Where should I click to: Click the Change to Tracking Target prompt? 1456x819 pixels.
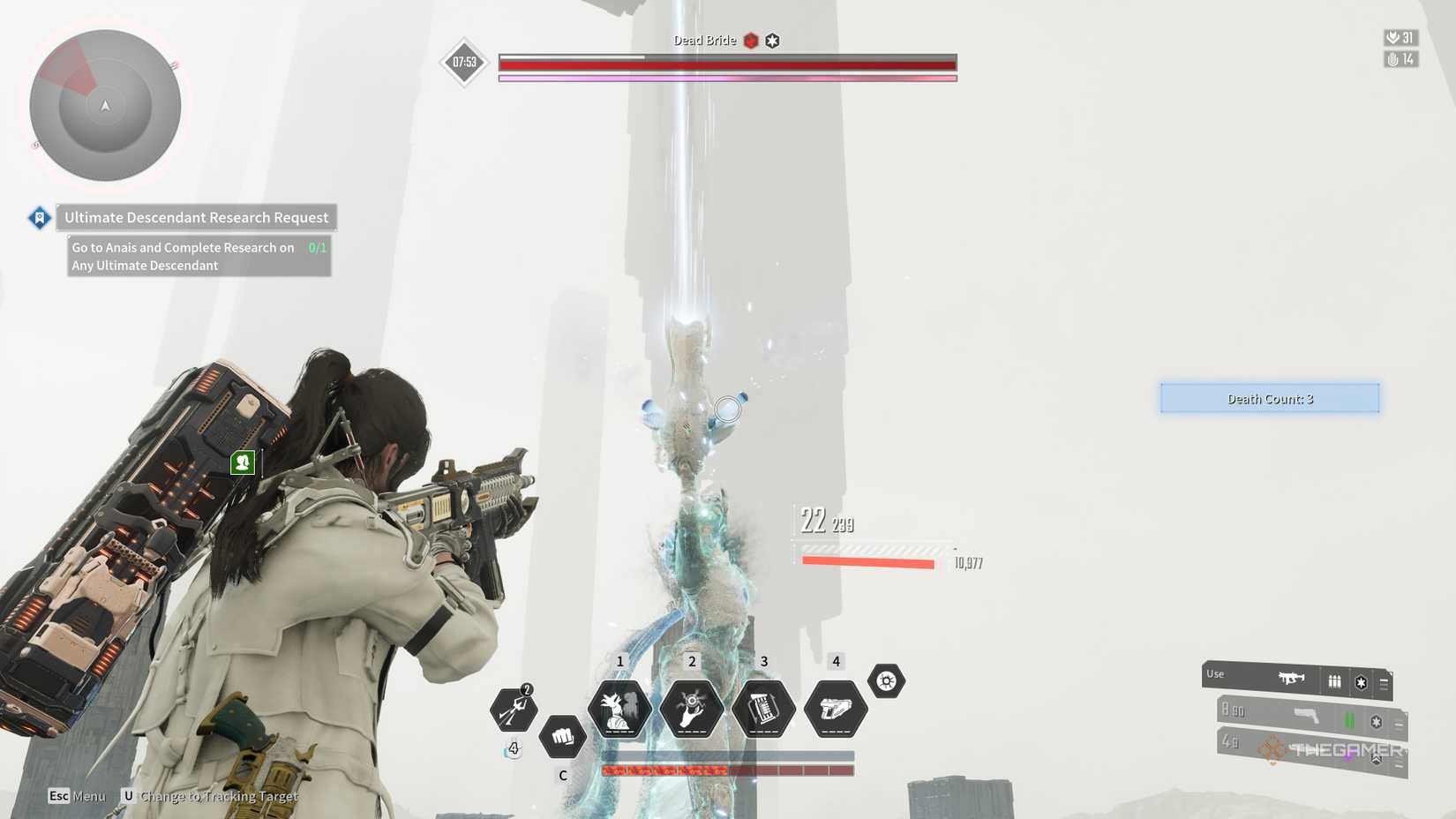pyautogui.click(x=212, y=795)
